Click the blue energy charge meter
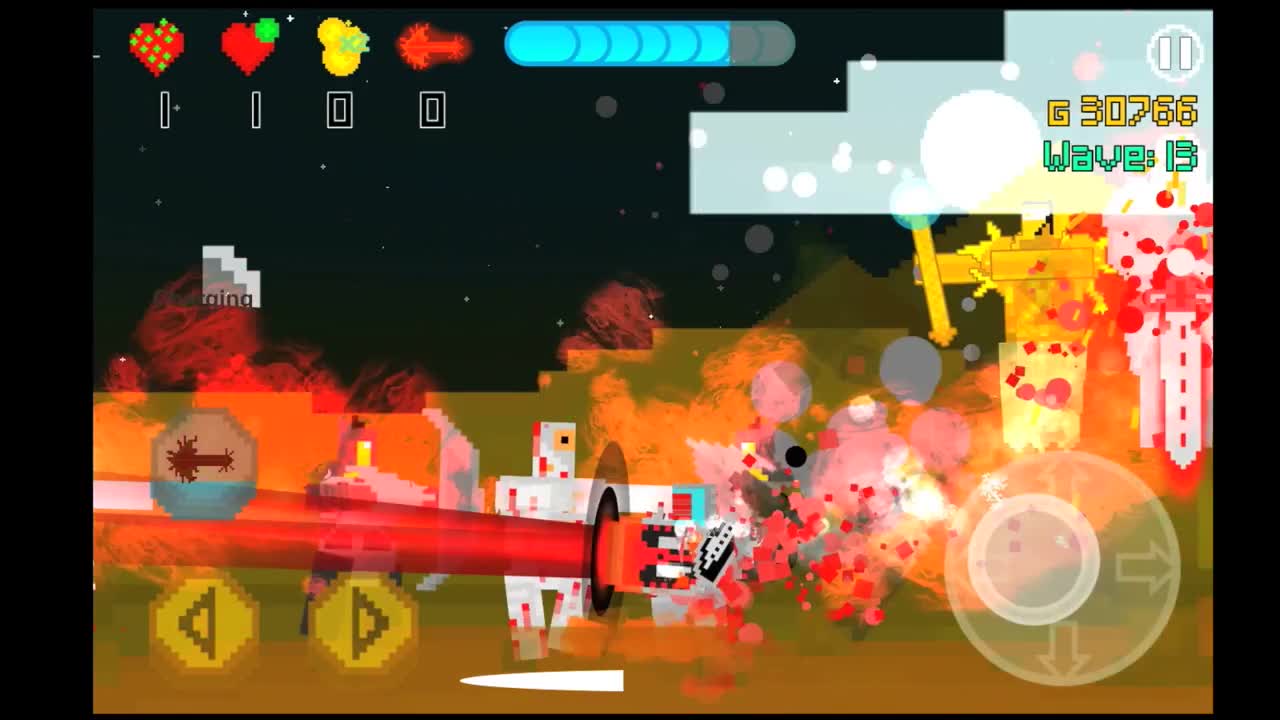This screenshot has width=1280, height=720. [648, 44]
